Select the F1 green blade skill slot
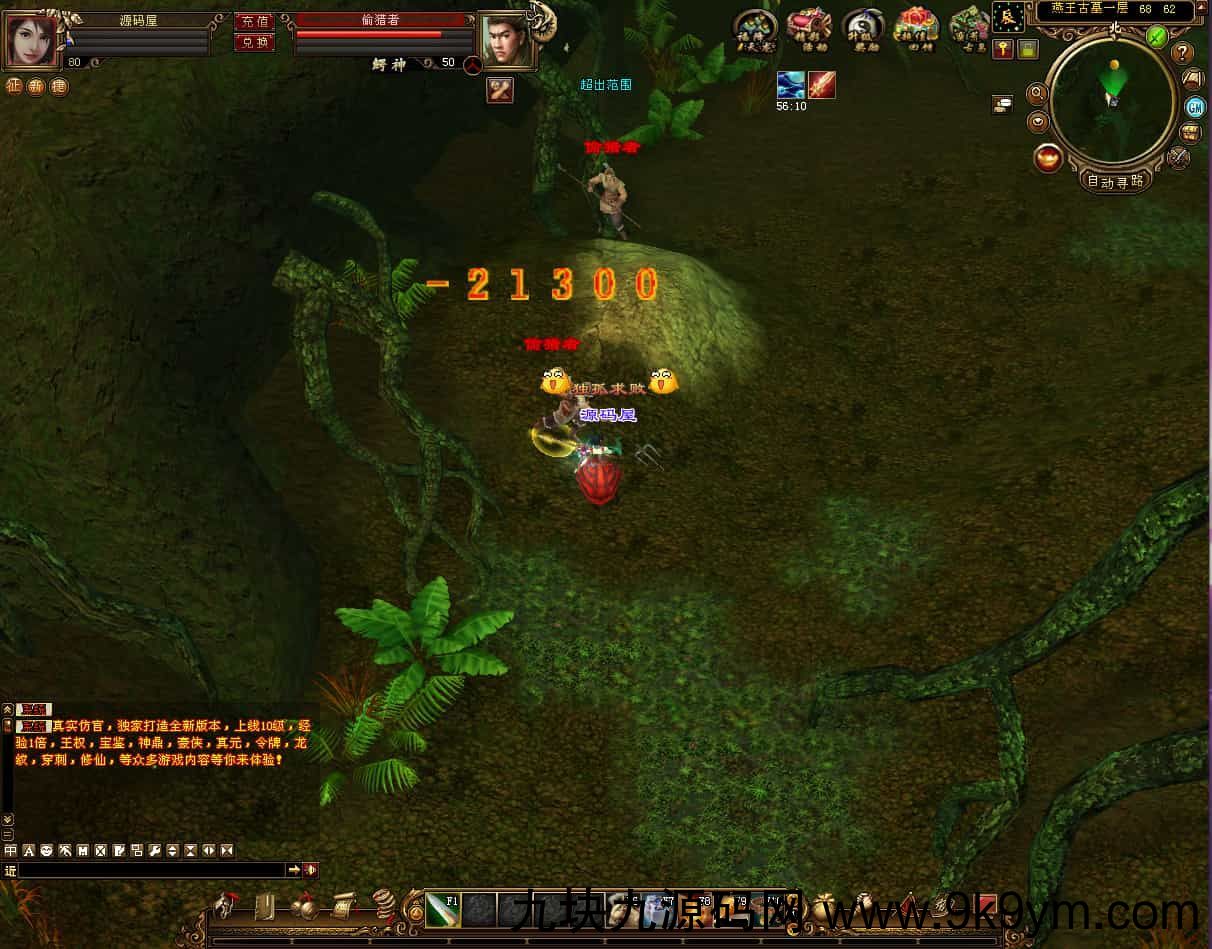The width and height of the screenshot is (1212, 949). 442,909
